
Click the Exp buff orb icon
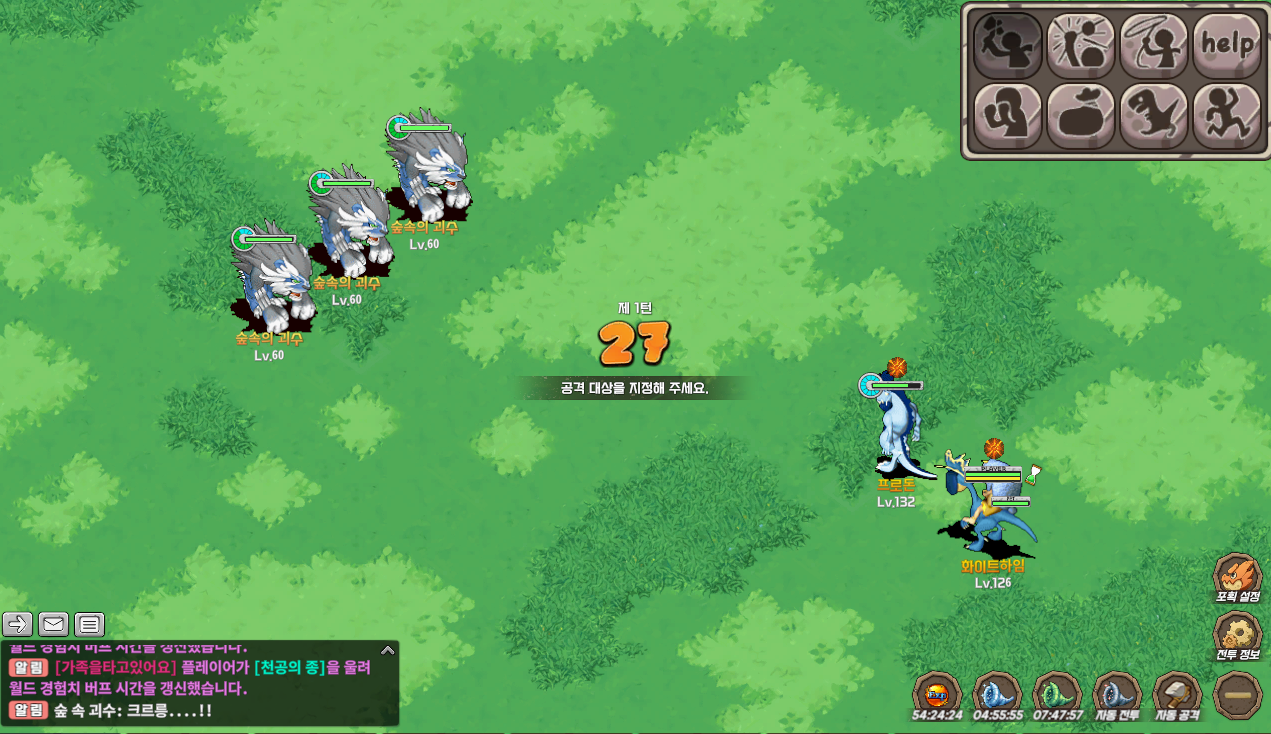(937, 692)
